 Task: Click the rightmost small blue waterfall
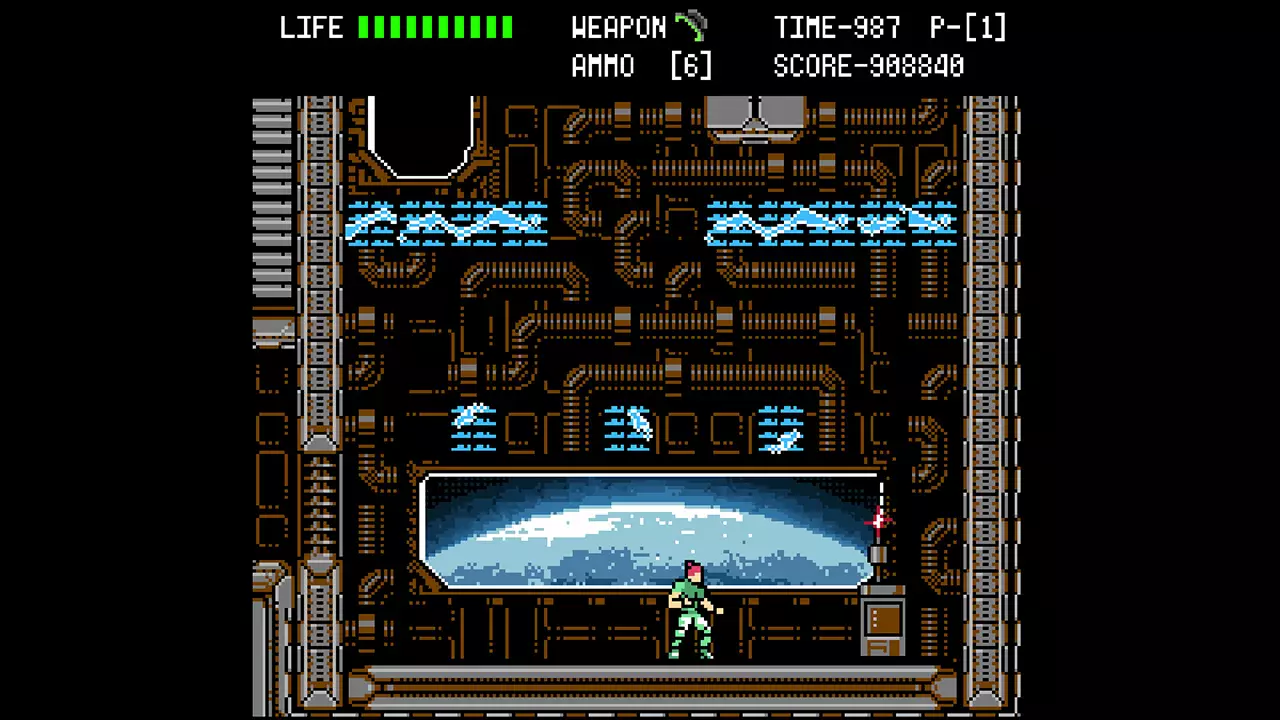tap(783, 432)
